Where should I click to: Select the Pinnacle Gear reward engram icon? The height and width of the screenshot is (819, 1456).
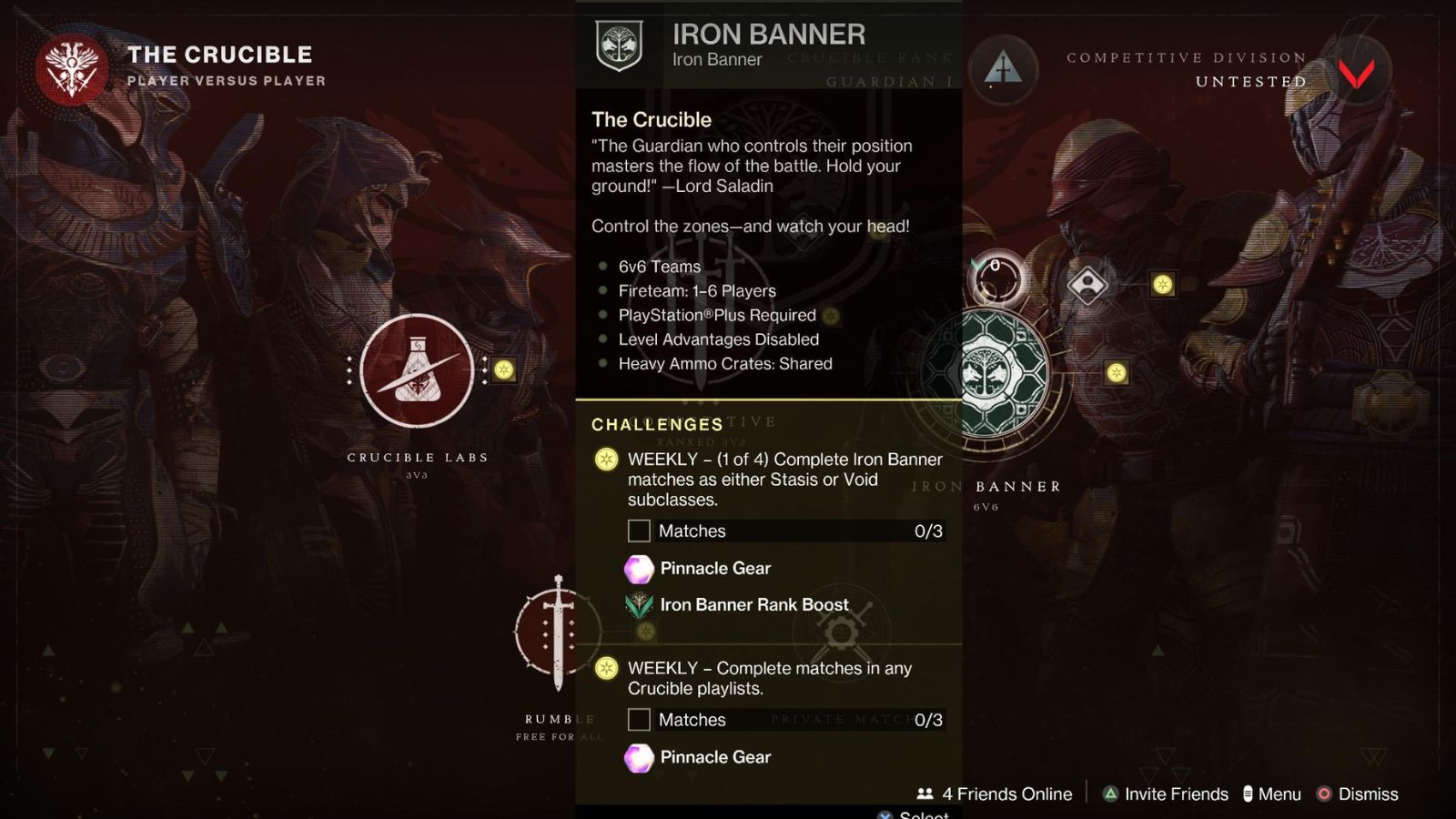[x=637, y=568]
